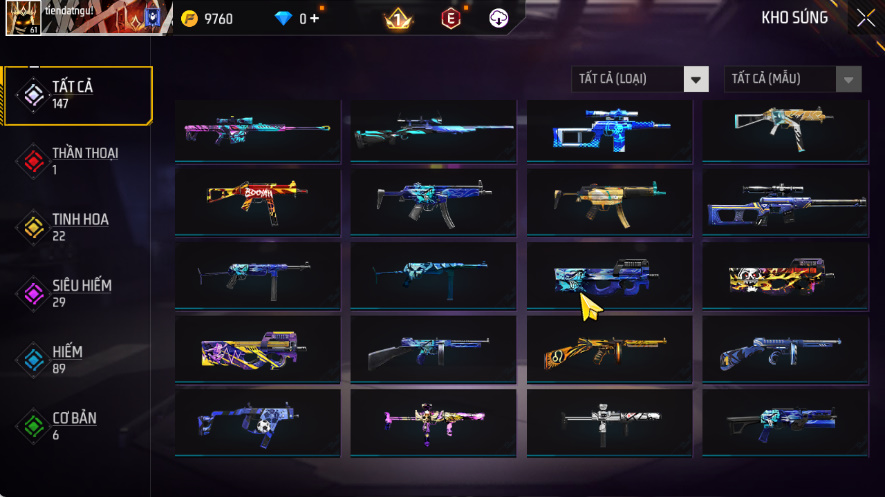The height and width of the screenshot is (497, 885).
Task: Pick the pink and blue sniper rifle skin
Action: click(x=259, y=130)
